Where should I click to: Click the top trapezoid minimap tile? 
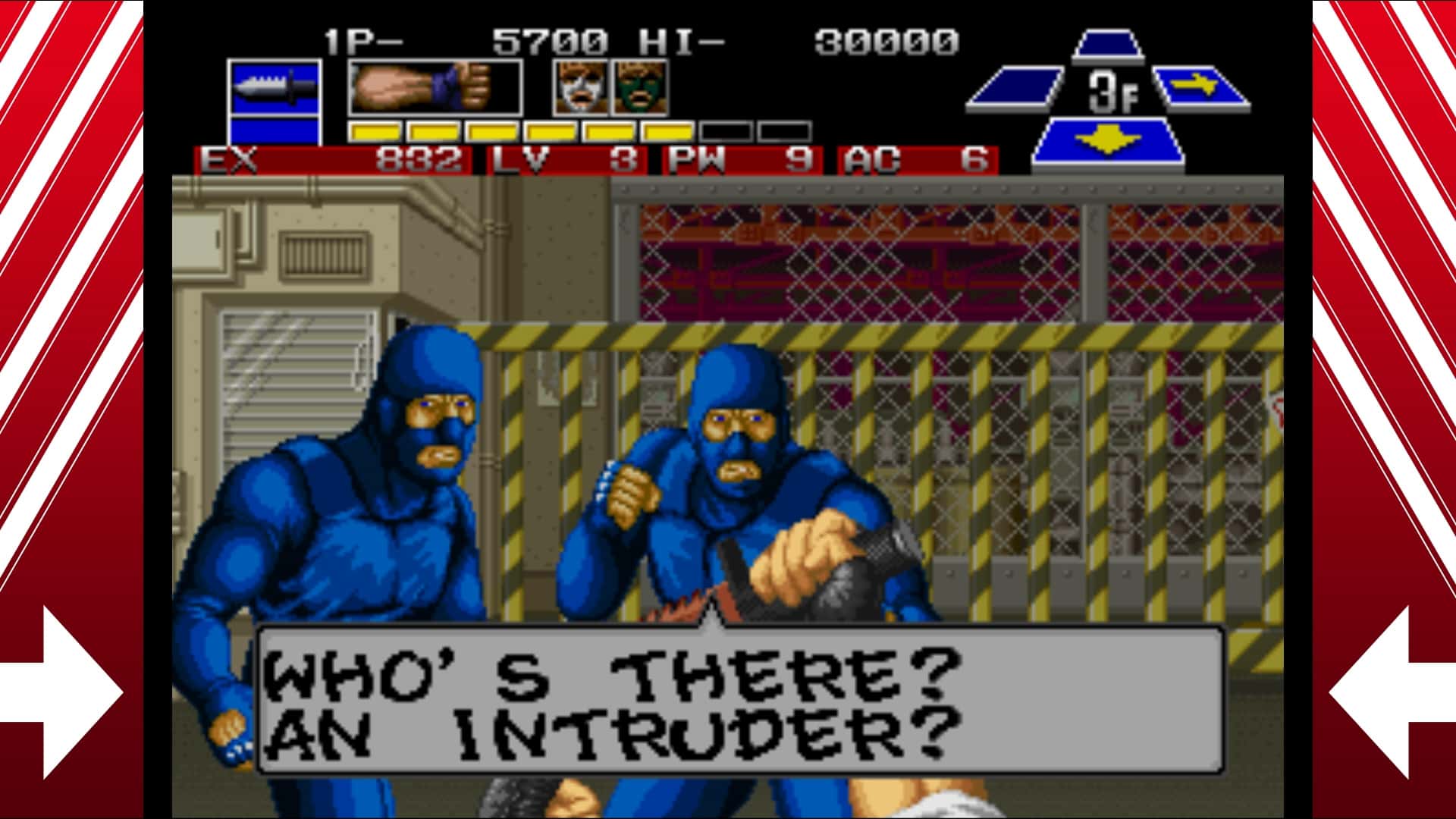point(1107,42)
